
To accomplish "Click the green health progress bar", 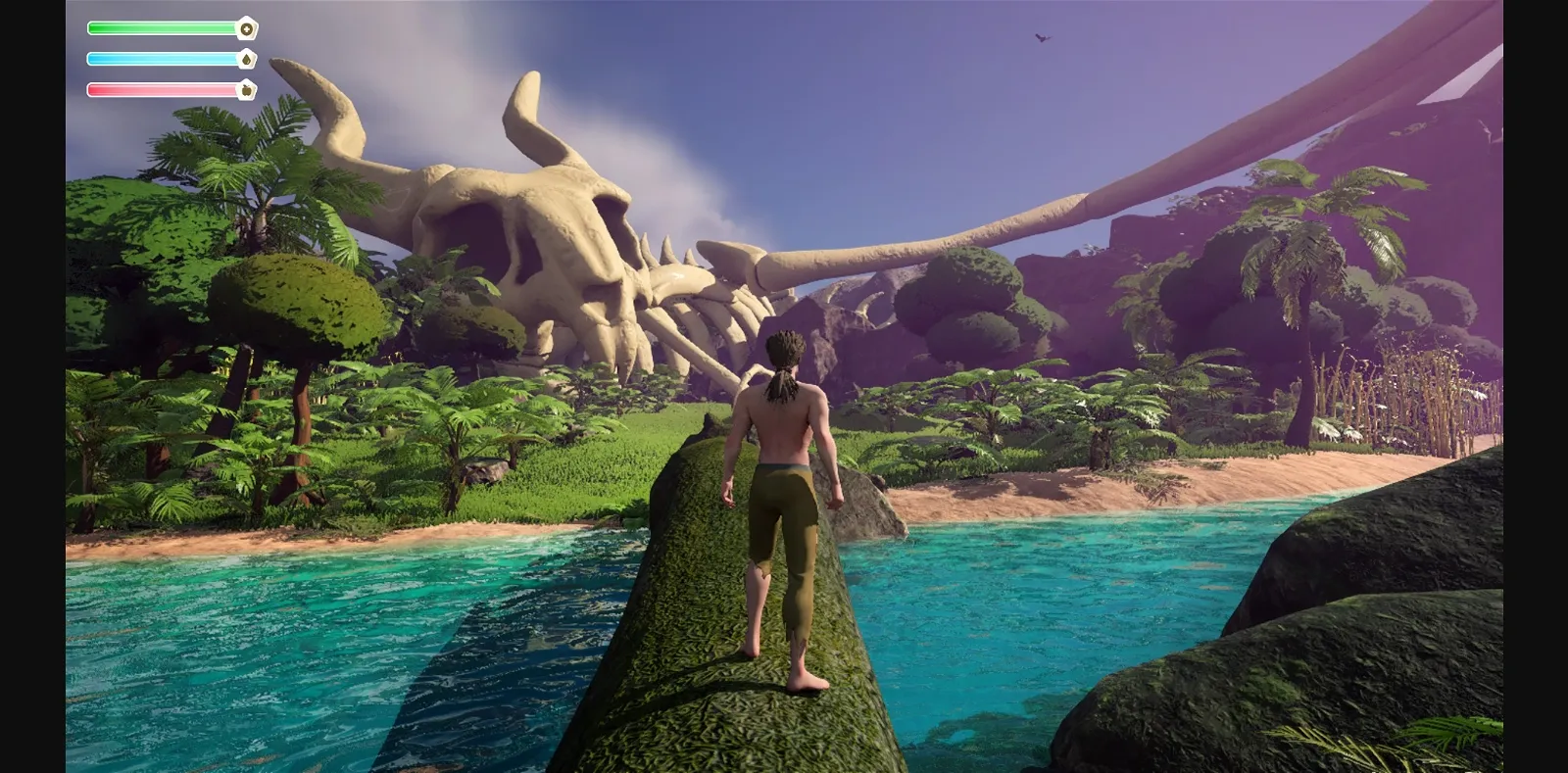I will tap(162, 27).
